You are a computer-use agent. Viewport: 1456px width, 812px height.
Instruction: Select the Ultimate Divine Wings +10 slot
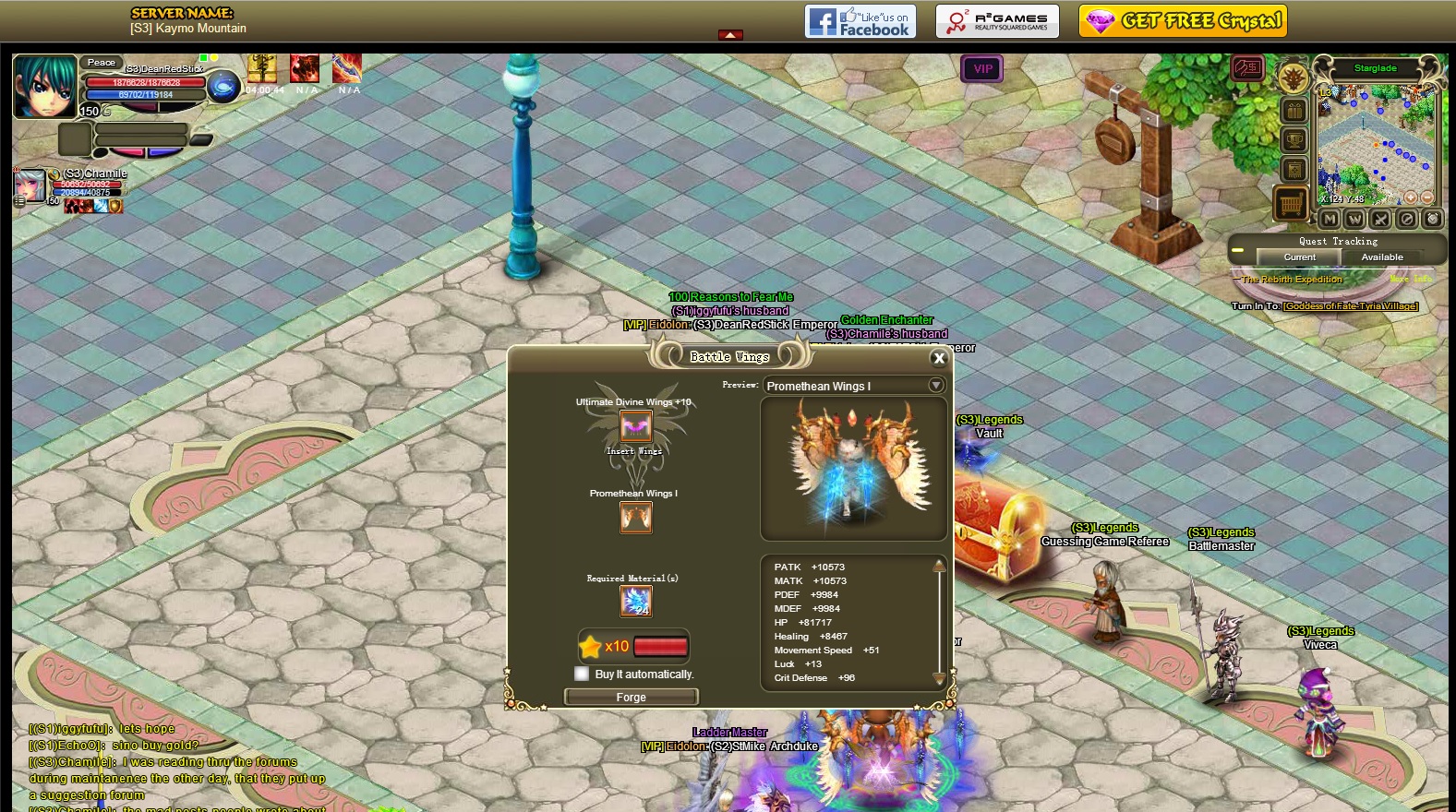tap(635, 426)
